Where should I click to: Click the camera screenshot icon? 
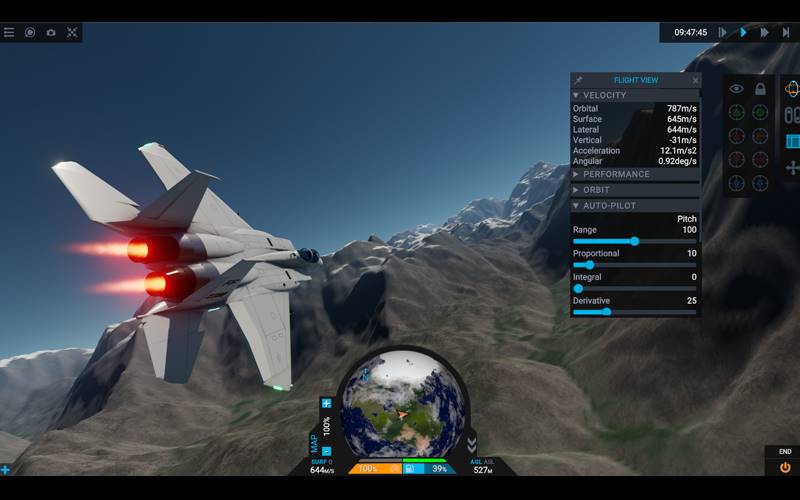pos(51,32)
